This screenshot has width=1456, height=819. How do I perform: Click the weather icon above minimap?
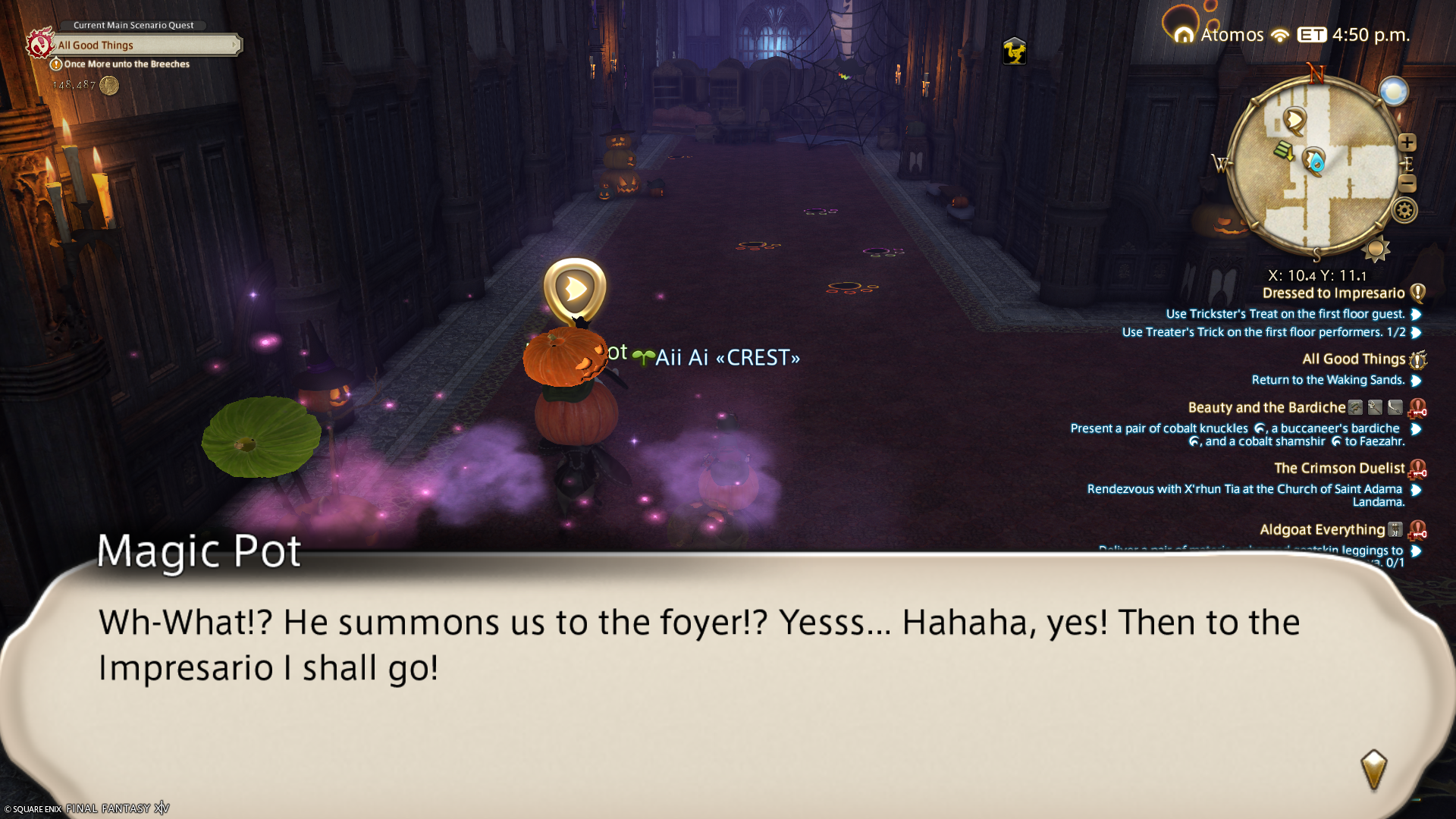[x=1393, y=92]
